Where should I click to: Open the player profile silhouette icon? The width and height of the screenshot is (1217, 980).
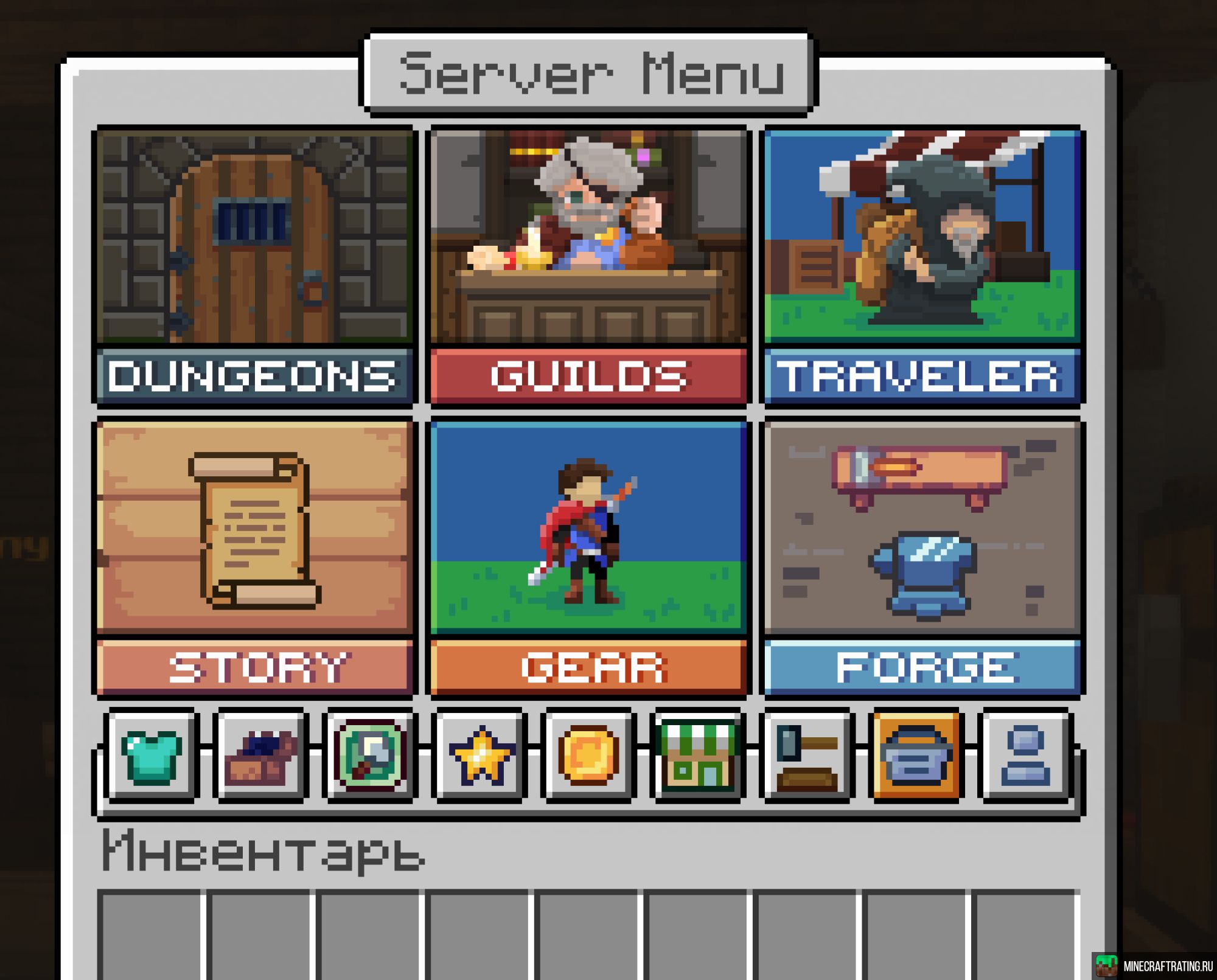pyautogui.click(x=1025, y=755)
